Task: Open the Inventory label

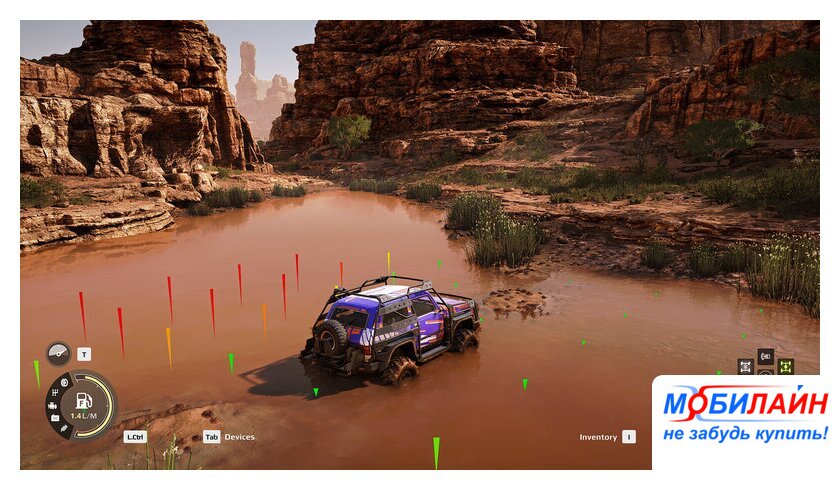Action: (598, 437)
